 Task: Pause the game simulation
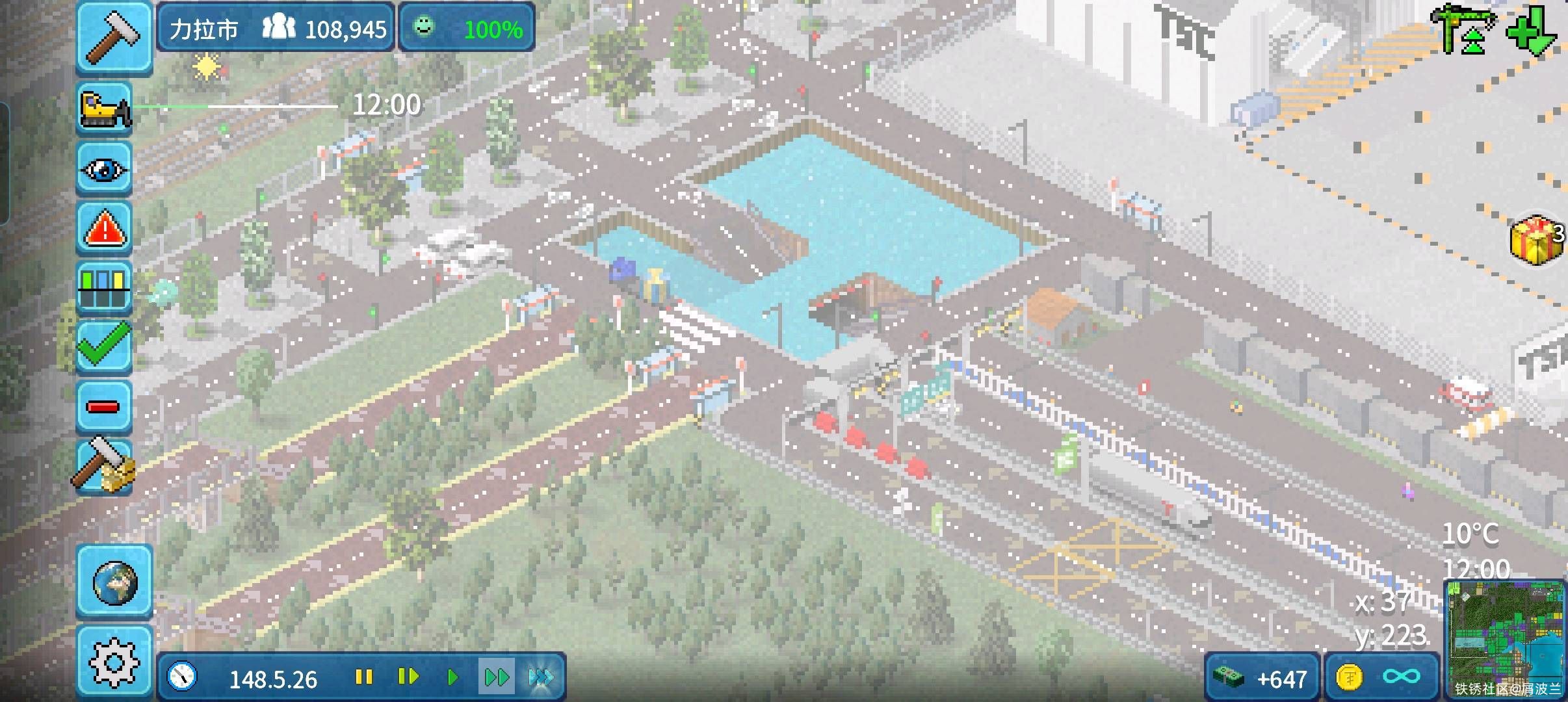[x=364, y=678]
